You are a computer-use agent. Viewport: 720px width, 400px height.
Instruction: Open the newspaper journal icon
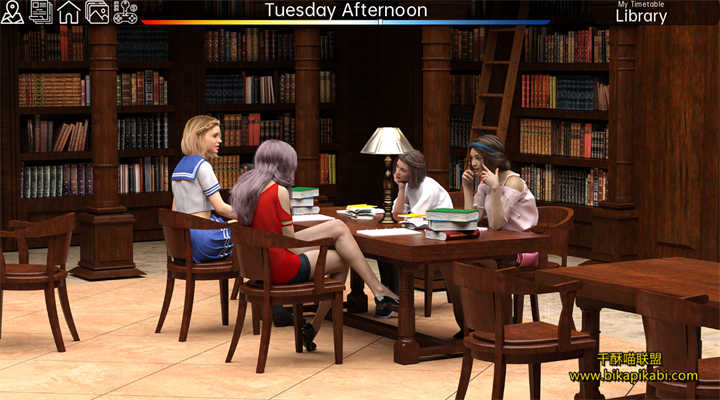[x=41, y=12]
